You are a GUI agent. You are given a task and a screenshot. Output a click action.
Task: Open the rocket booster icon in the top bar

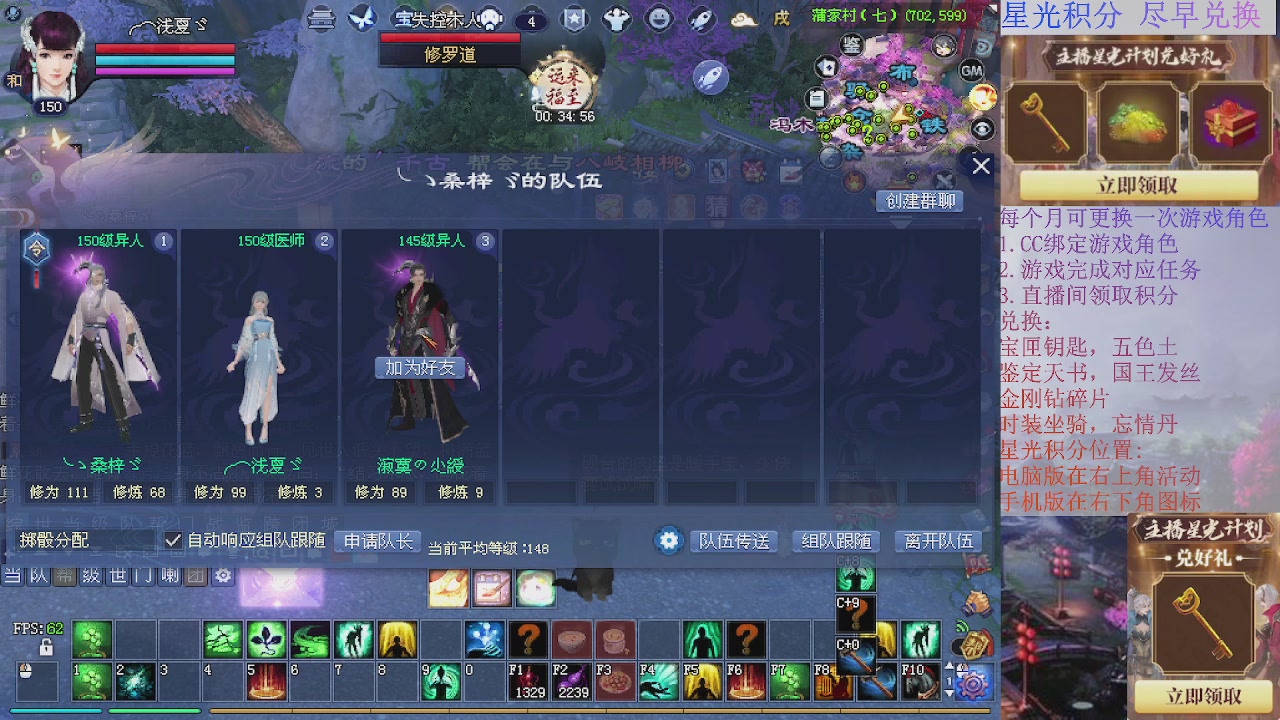coord(700,19)
